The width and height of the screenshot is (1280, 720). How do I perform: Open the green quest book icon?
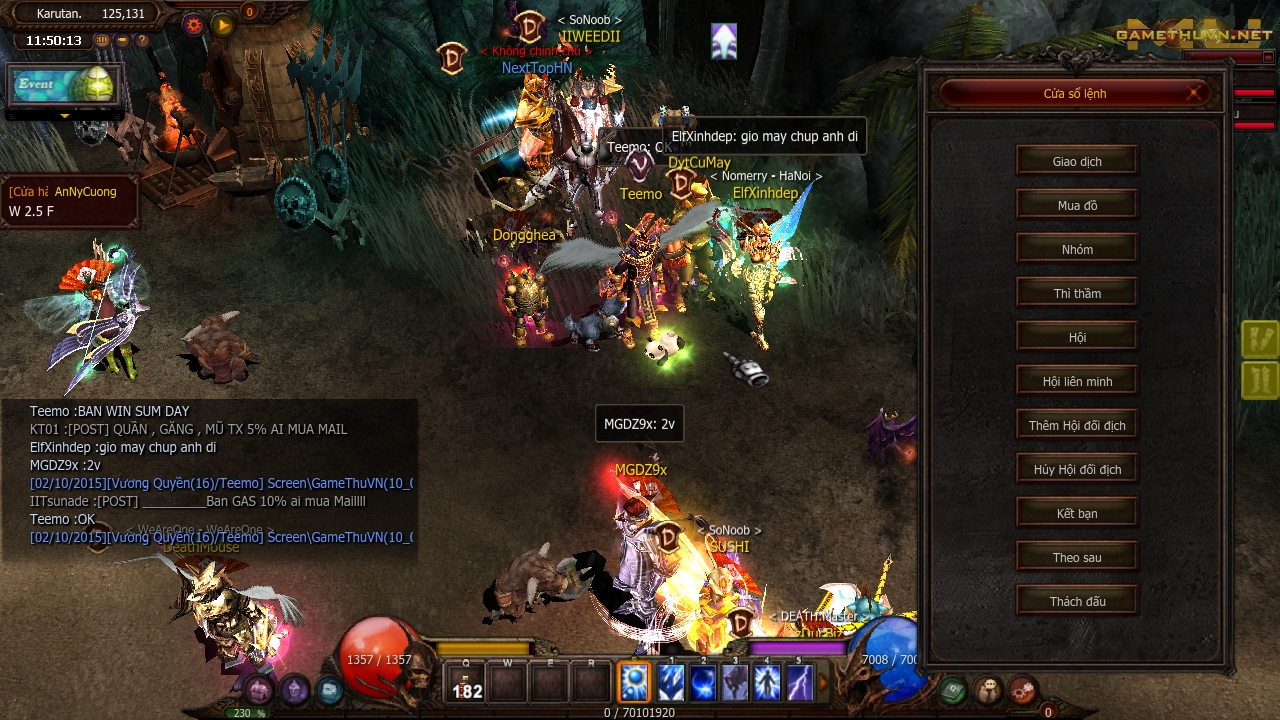953,690
